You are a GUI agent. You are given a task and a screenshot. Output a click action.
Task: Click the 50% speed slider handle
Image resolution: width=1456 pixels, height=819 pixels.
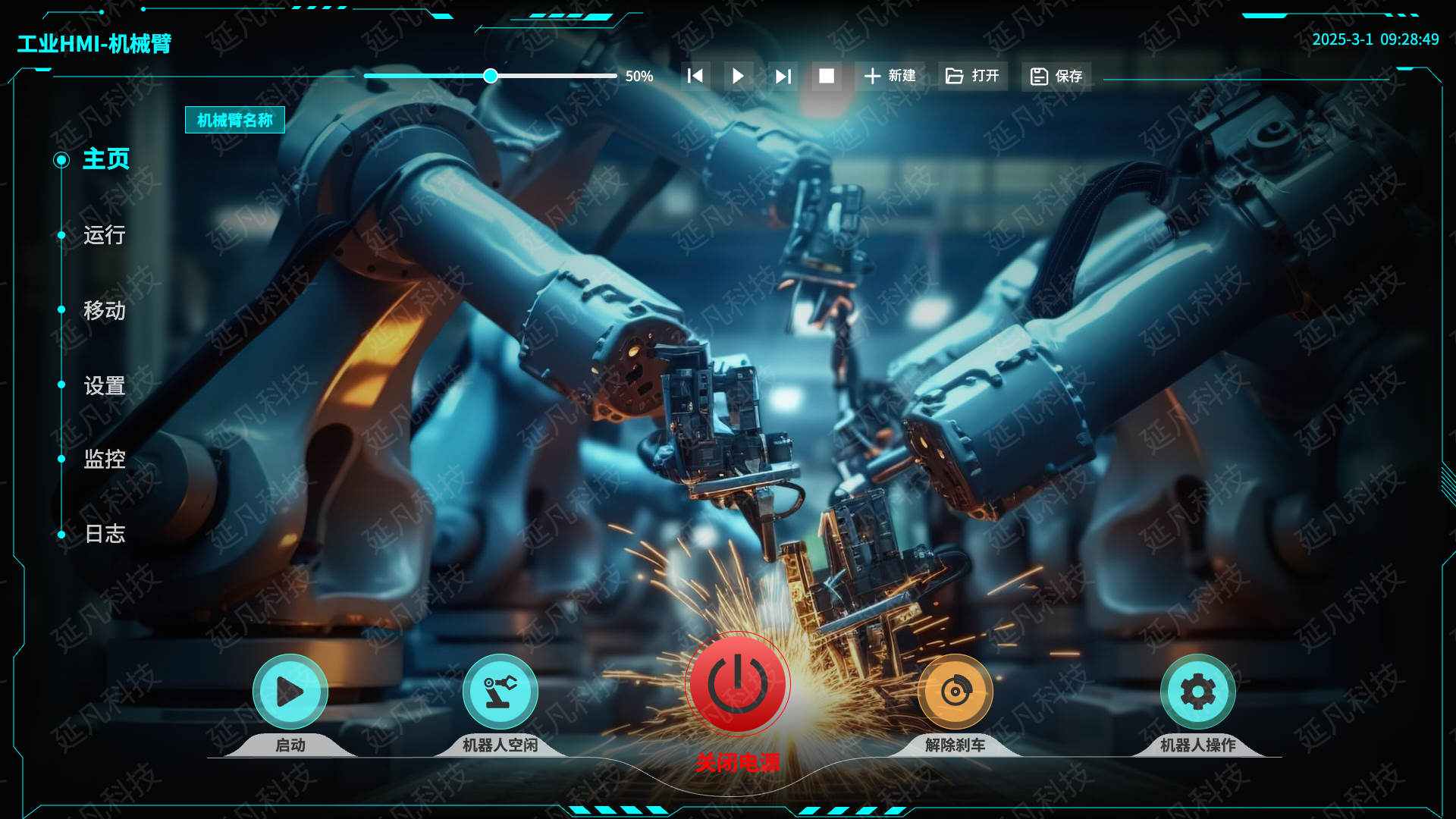pos(491,76)
